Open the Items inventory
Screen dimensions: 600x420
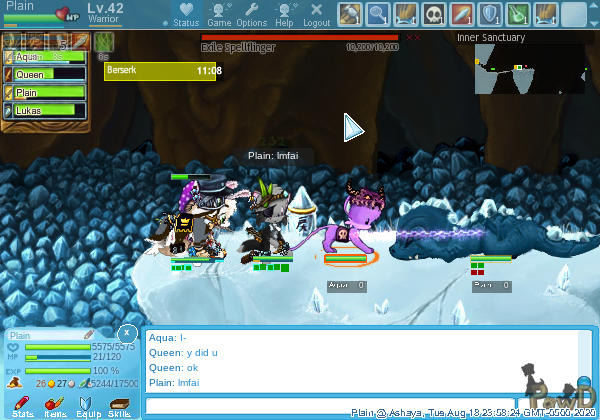(56, 404)
